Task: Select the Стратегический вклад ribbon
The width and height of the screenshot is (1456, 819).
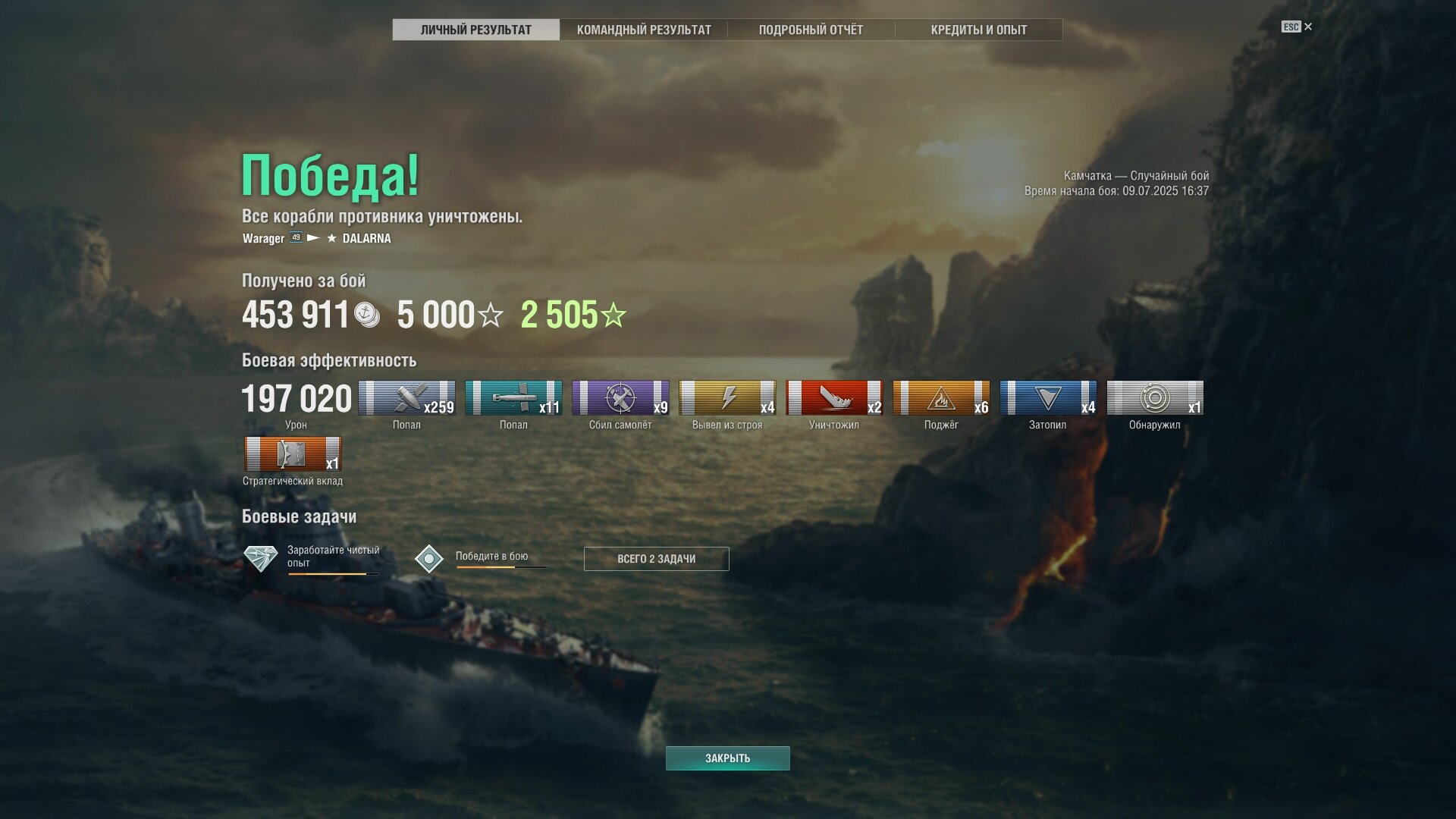Action: (293, 454)
